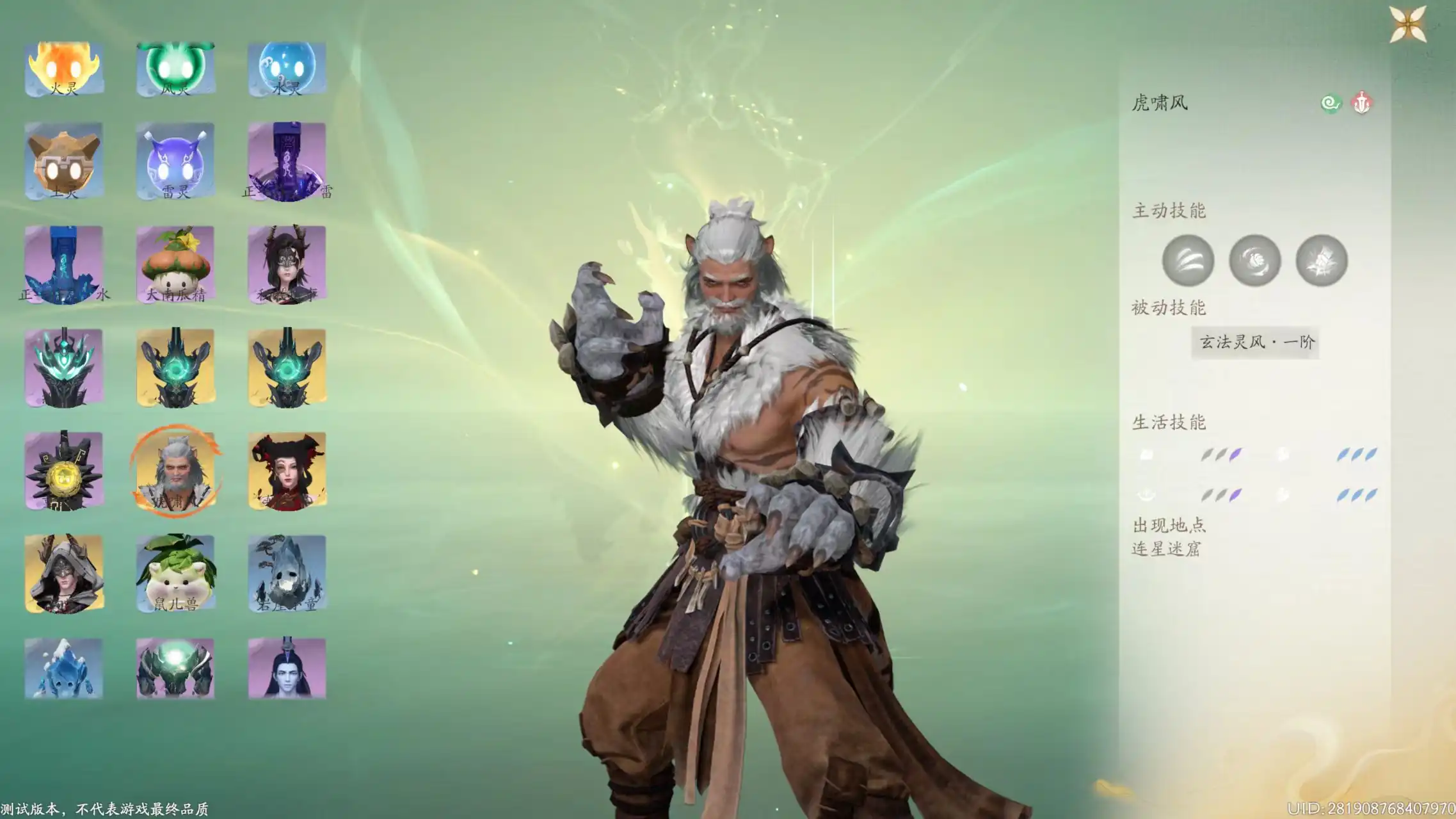This screenshot has height=819, width=1456.
Task: Choose the masked horned woman portrait
Action: click(x=287, y=264)
